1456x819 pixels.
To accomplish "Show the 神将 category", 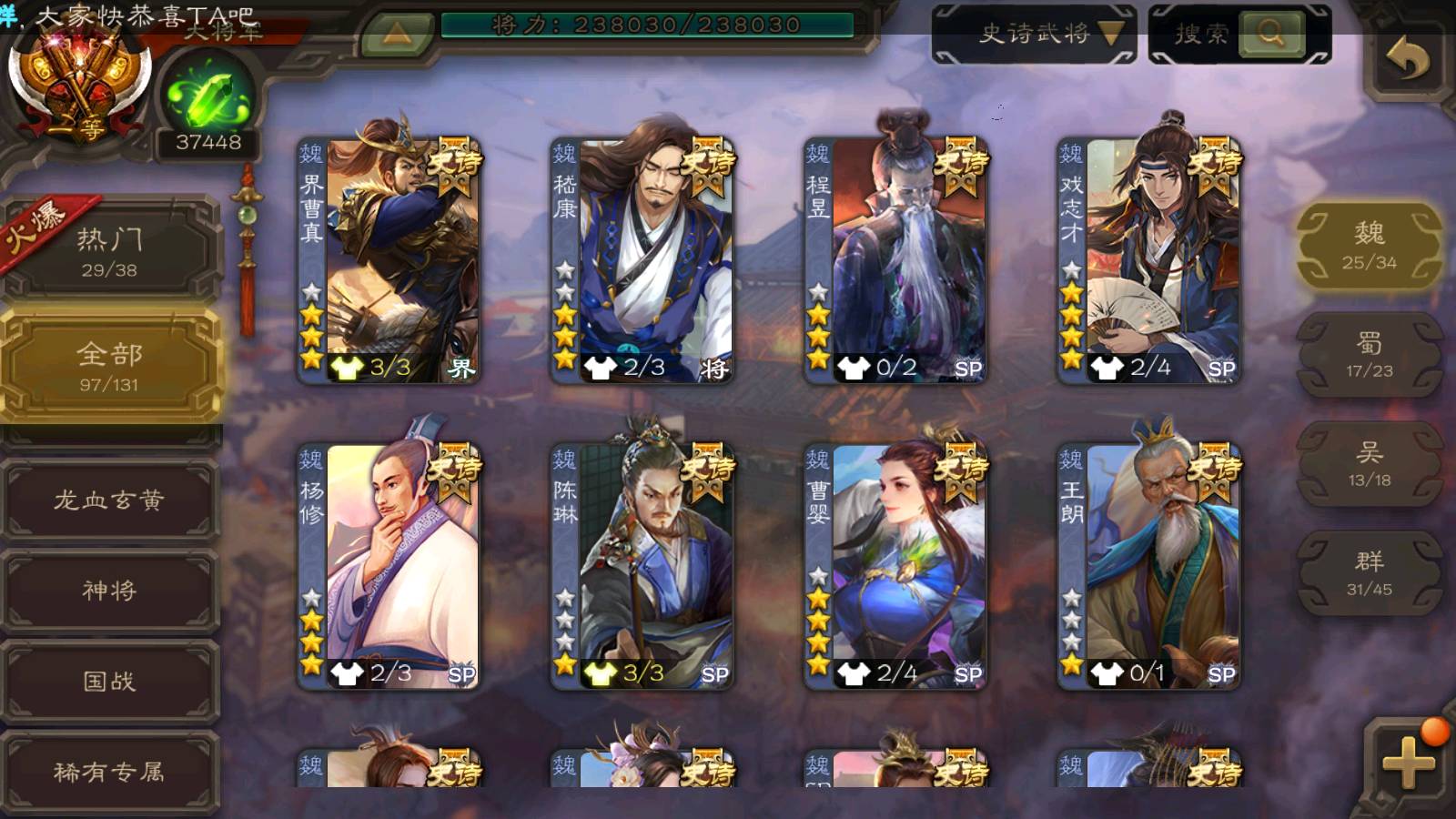I will coord(109,591).
